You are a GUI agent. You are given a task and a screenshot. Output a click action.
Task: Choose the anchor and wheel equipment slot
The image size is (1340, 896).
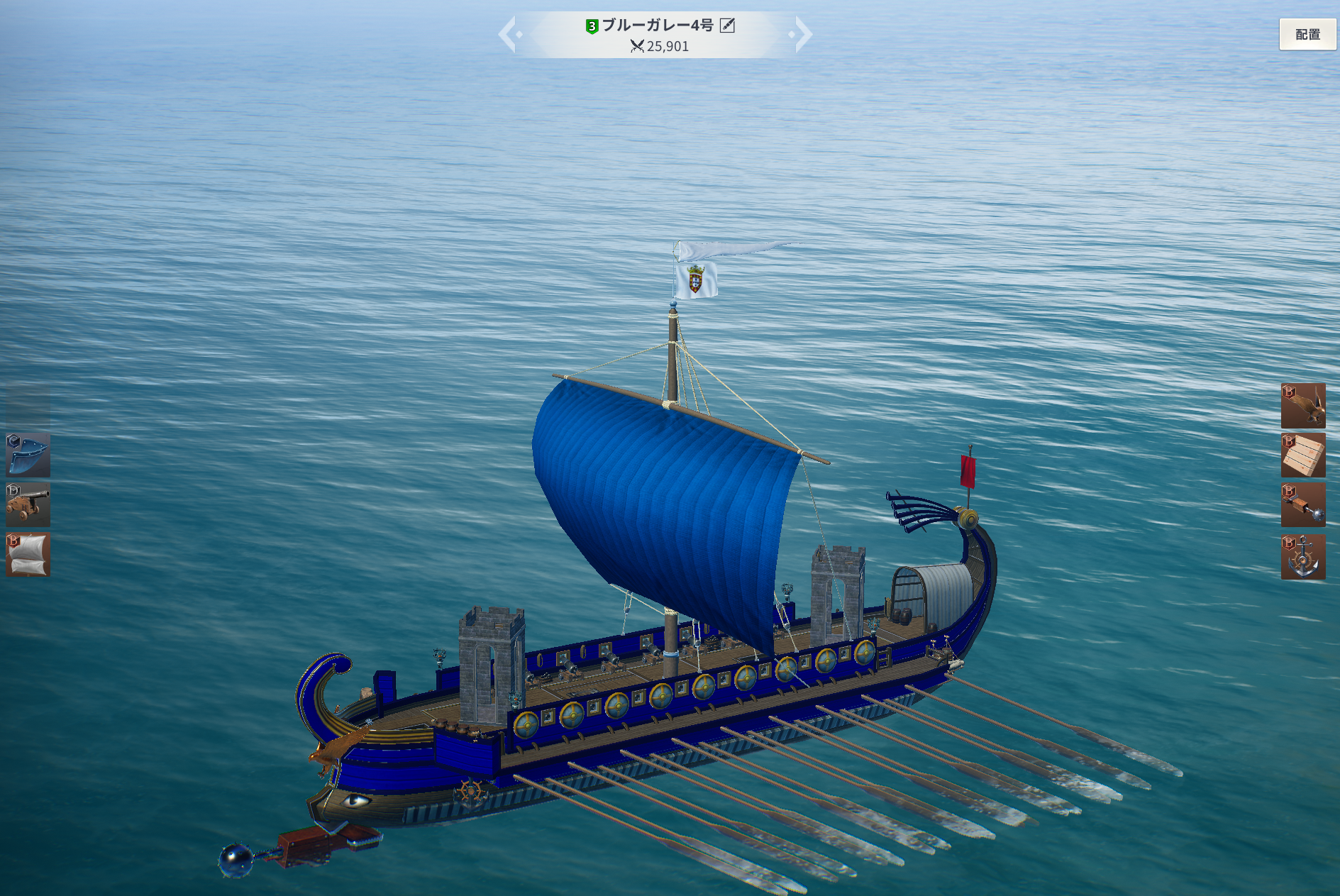(1302, 557)
